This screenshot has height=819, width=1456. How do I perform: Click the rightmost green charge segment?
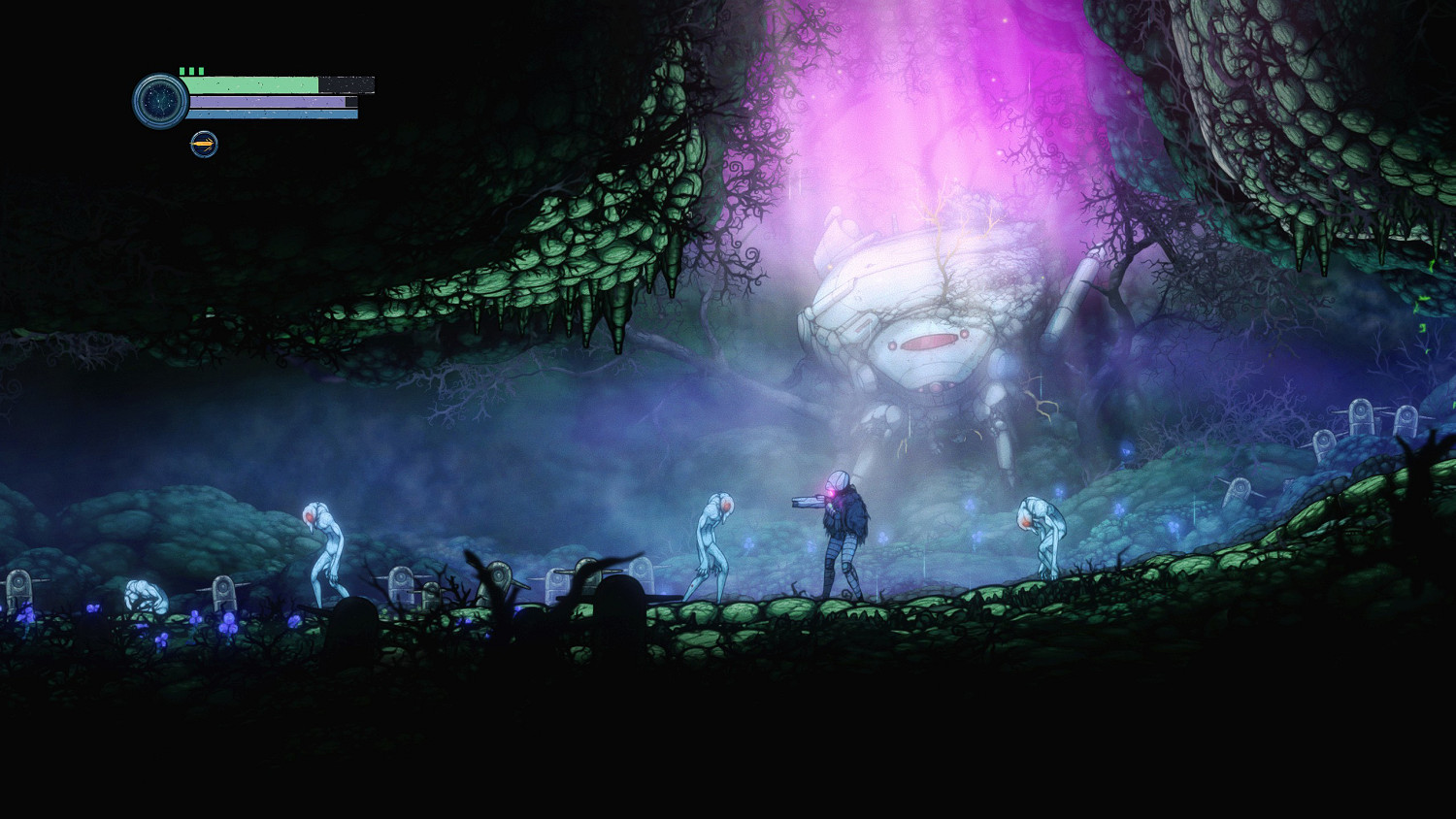coord(201,70)
